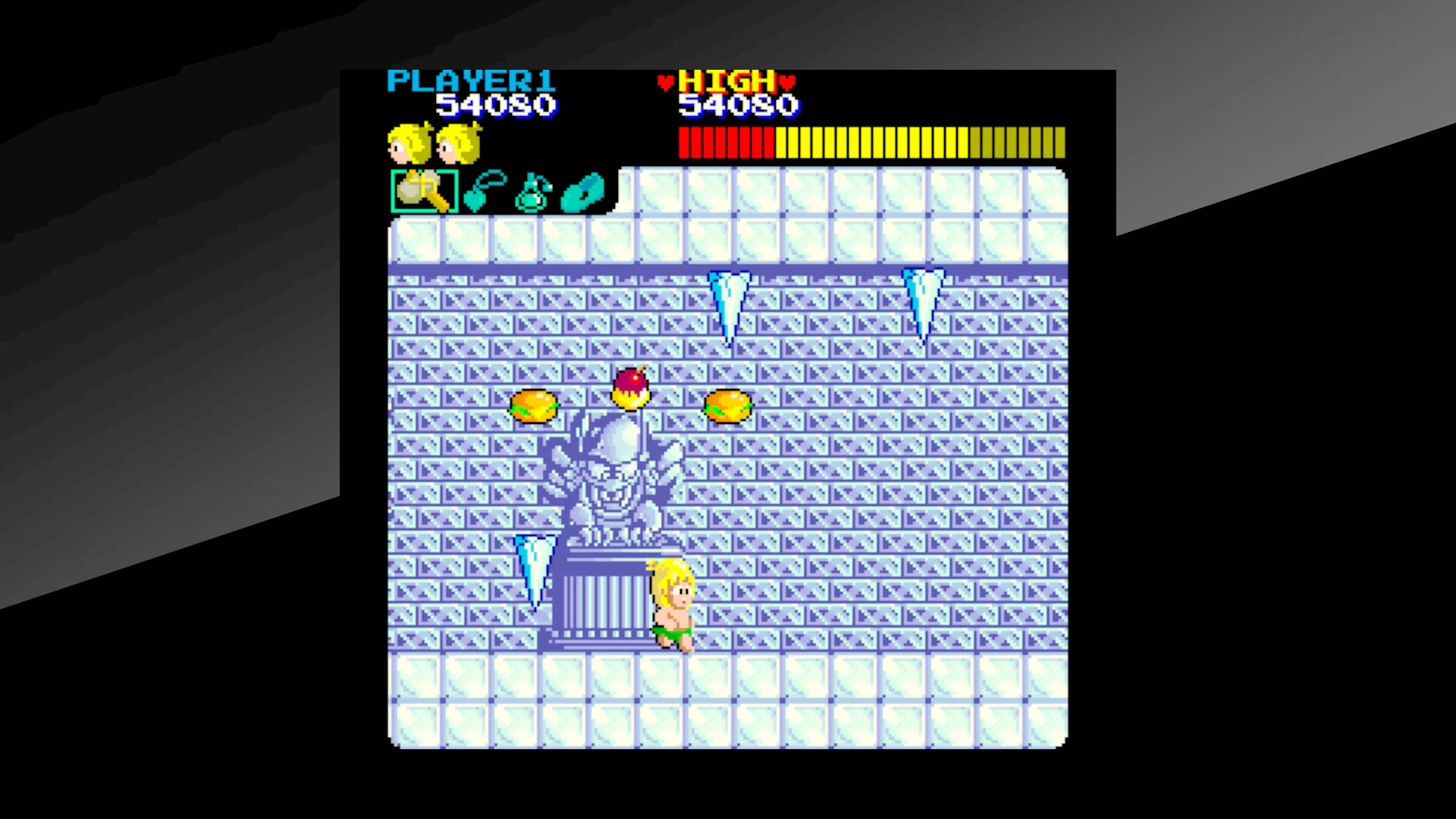Click the PLAYER1 label
Screen dimensions: 1456x819
(x=472, y=79)
